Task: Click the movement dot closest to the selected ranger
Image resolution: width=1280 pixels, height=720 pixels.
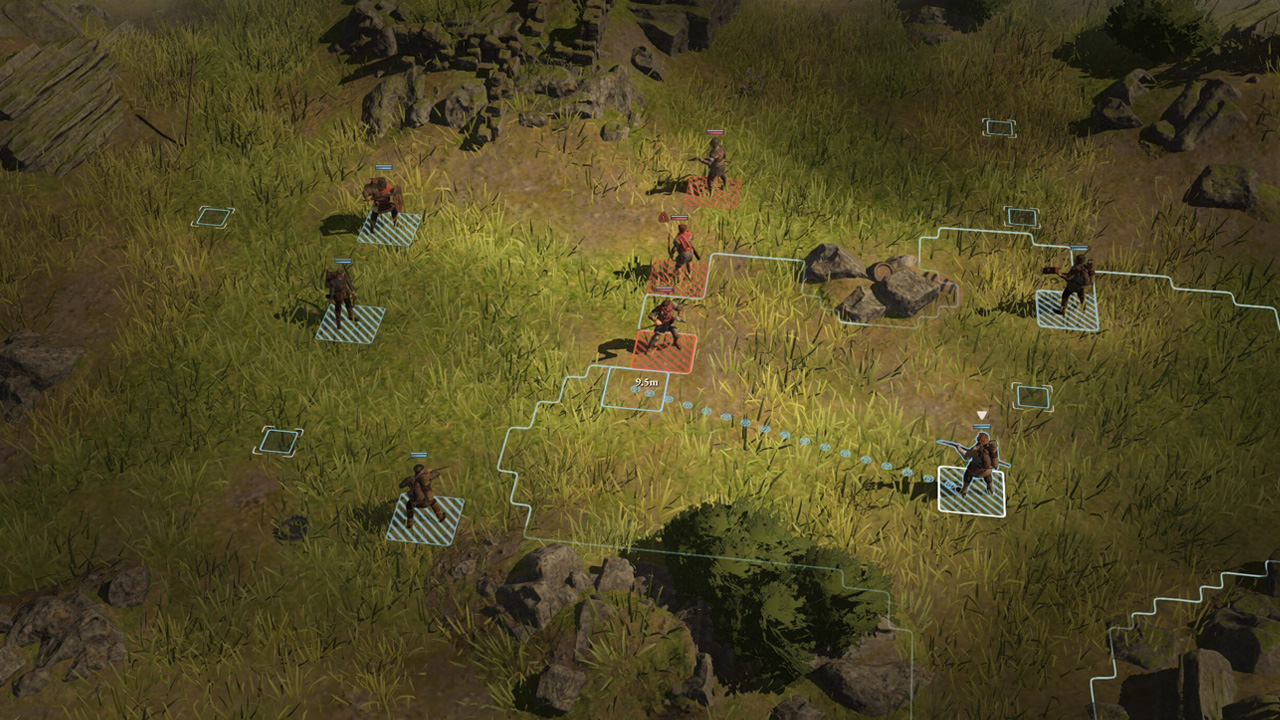Action: tap(928, 477)
